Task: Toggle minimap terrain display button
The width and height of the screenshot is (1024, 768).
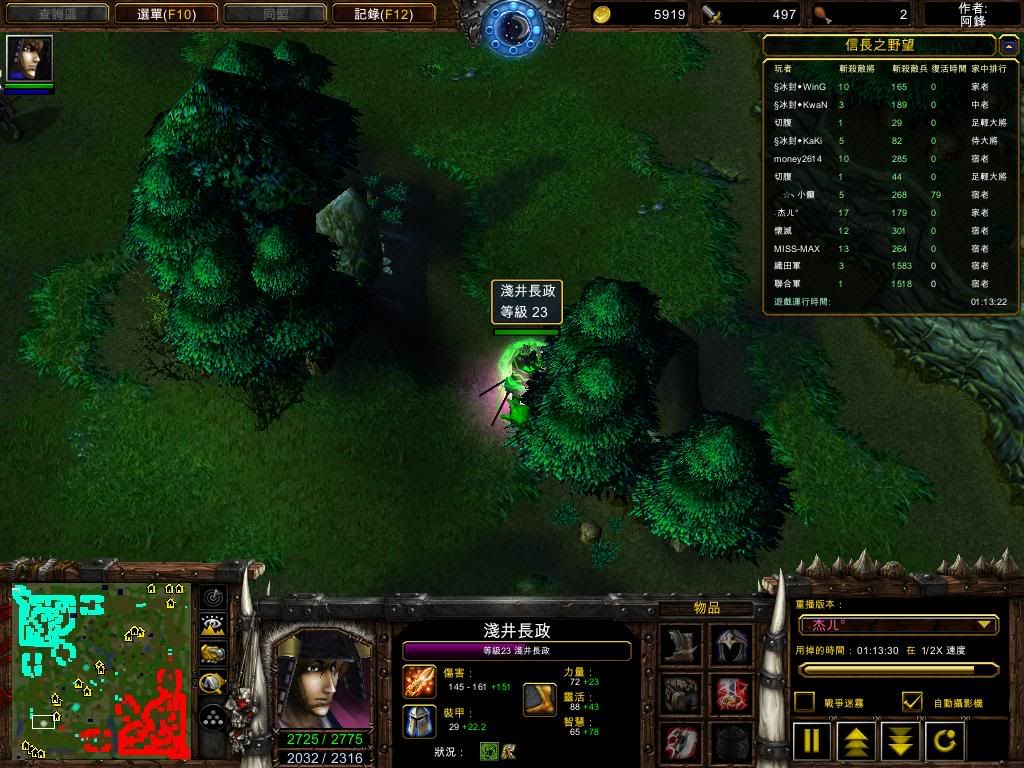Action: [213, 626]
